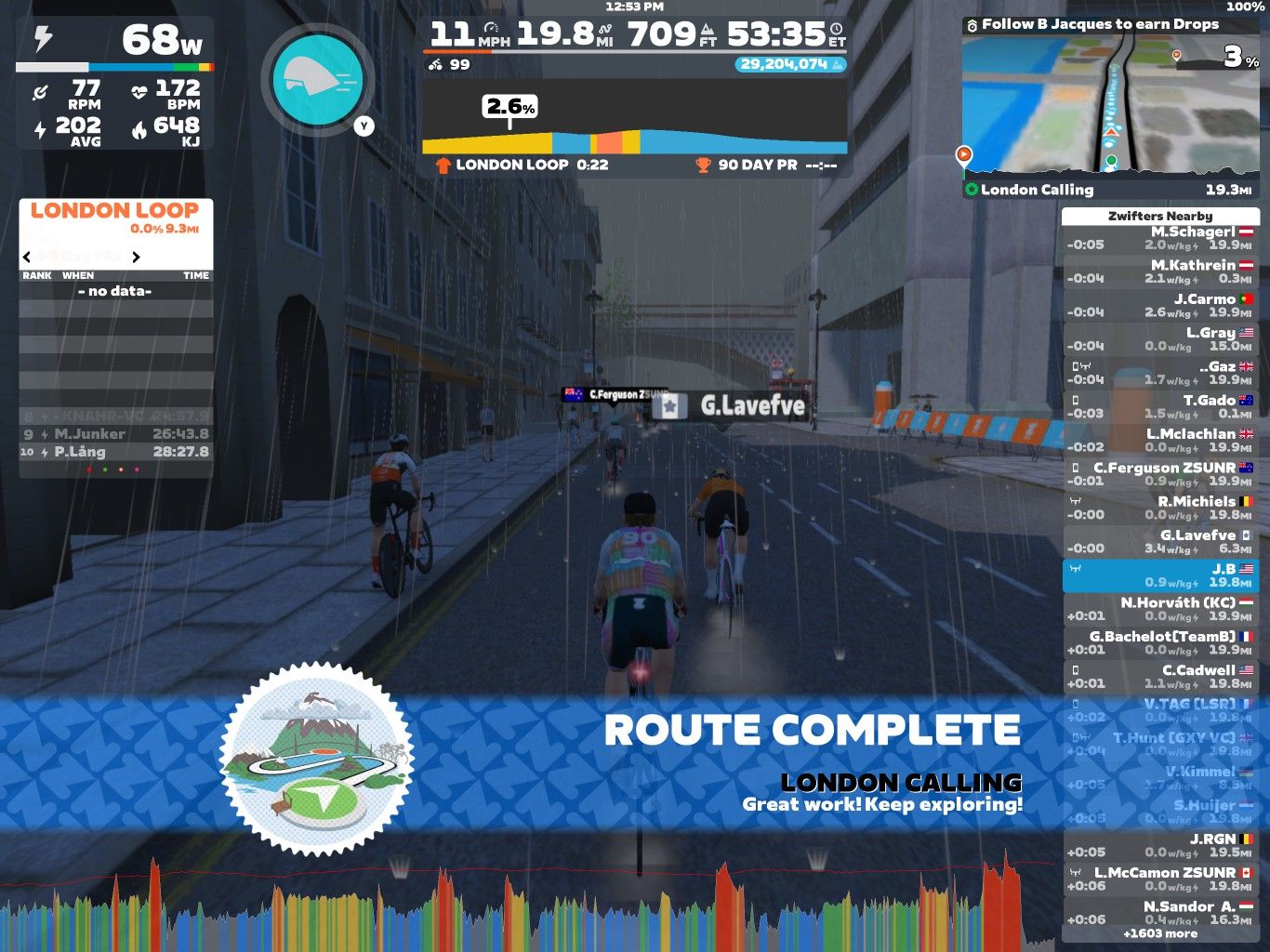Click the cadence icon beside 77 RPM
The width and height of the screenshot is (1270, 952).
click(40, 90)
